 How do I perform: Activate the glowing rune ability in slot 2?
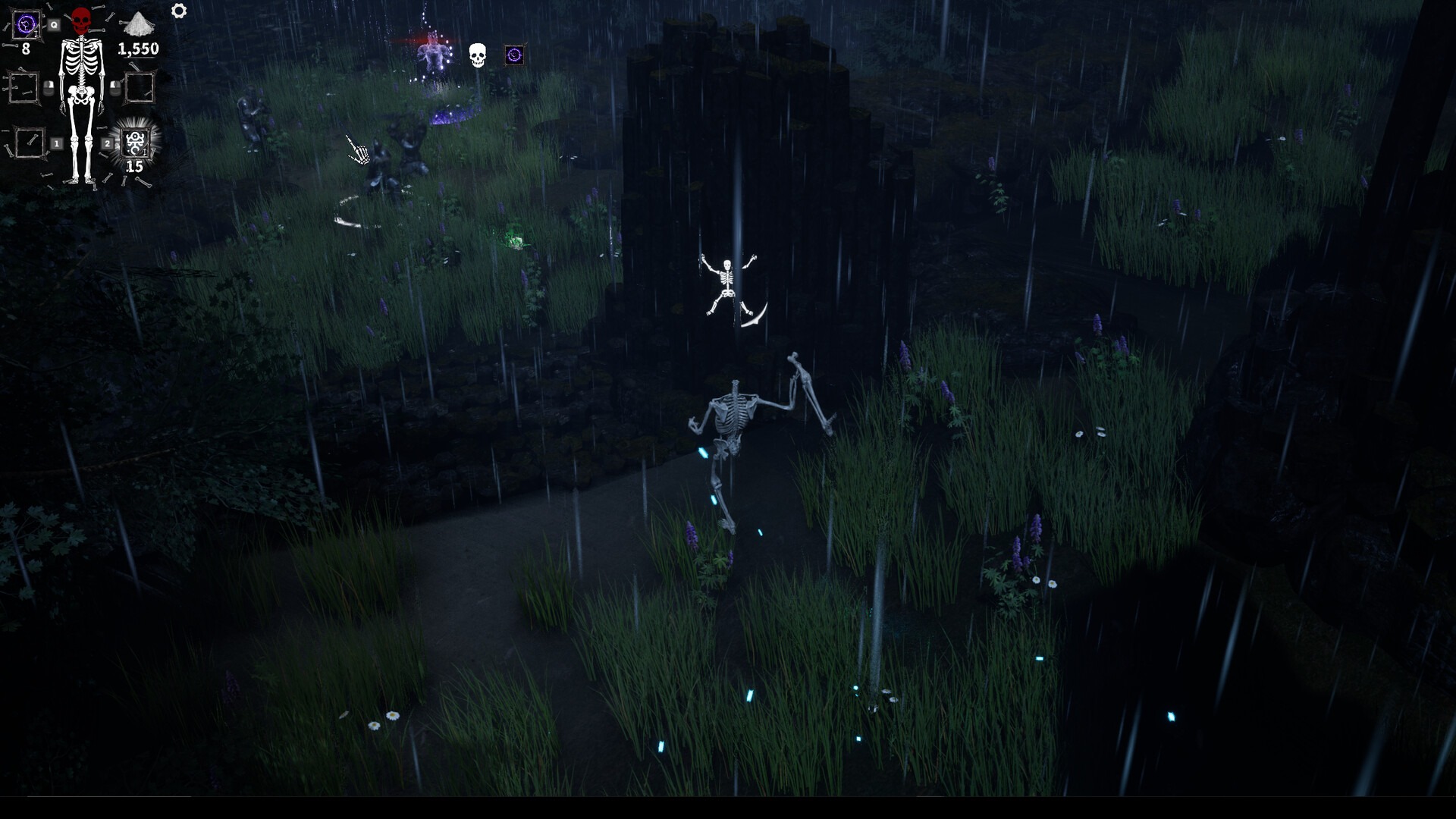[136, 143]
